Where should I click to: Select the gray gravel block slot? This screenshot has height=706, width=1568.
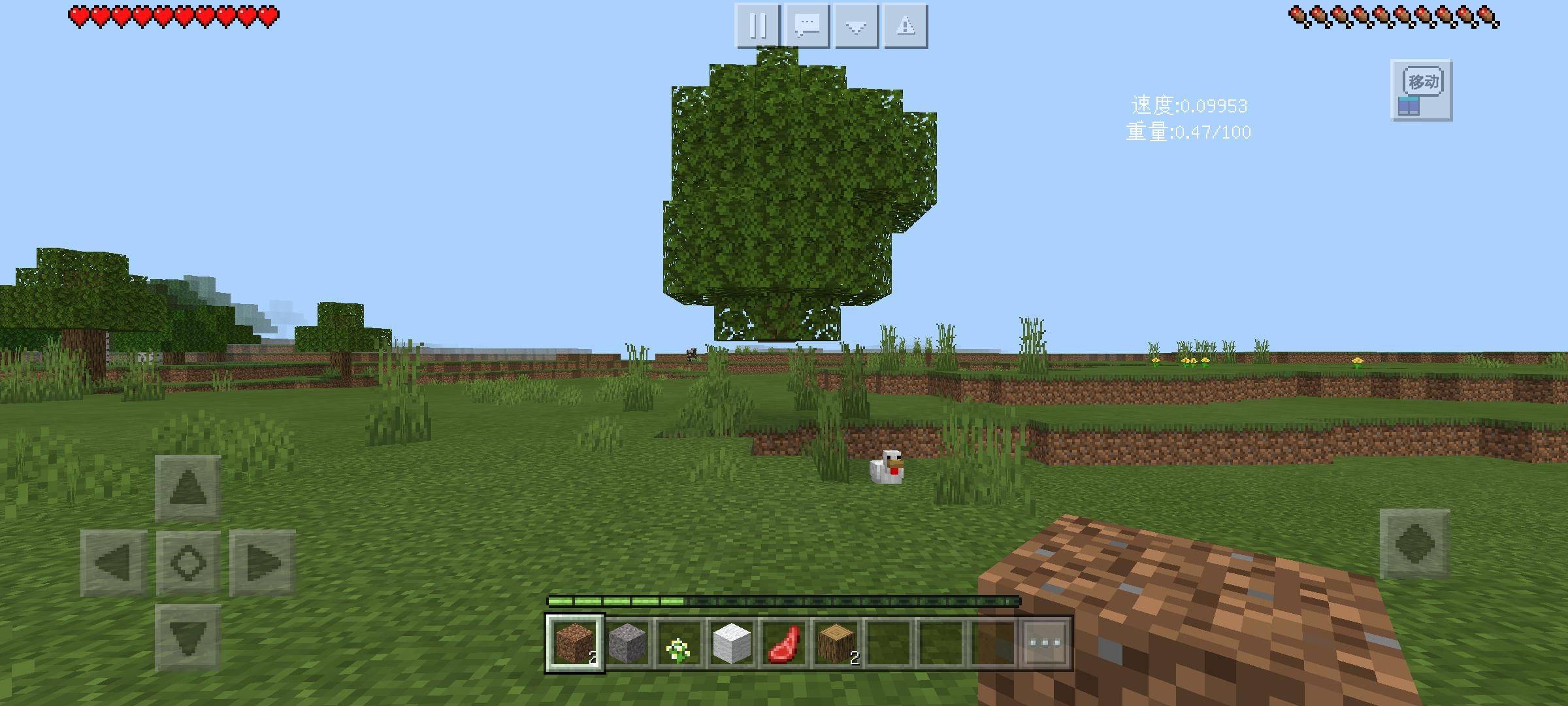[627, 643]
